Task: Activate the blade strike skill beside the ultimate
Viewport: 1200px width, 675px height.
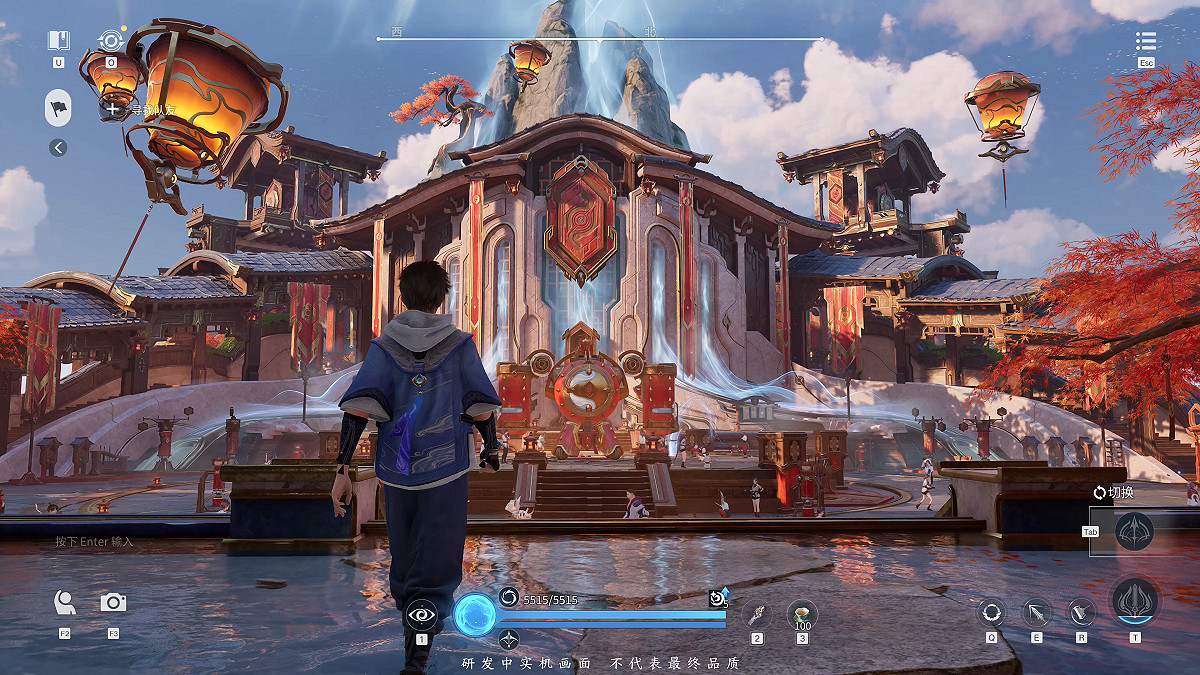Action: [x=1081, y=612]
